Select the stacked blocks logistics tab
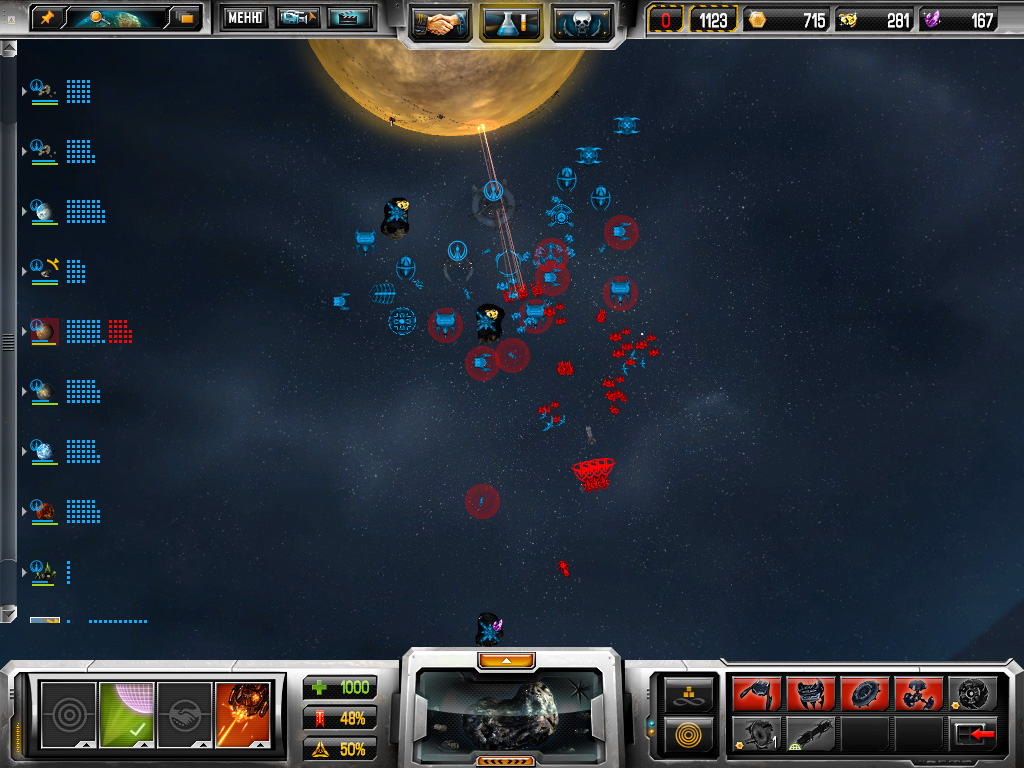The height and width of the screenshot is (768, 1024). point(689,692)
